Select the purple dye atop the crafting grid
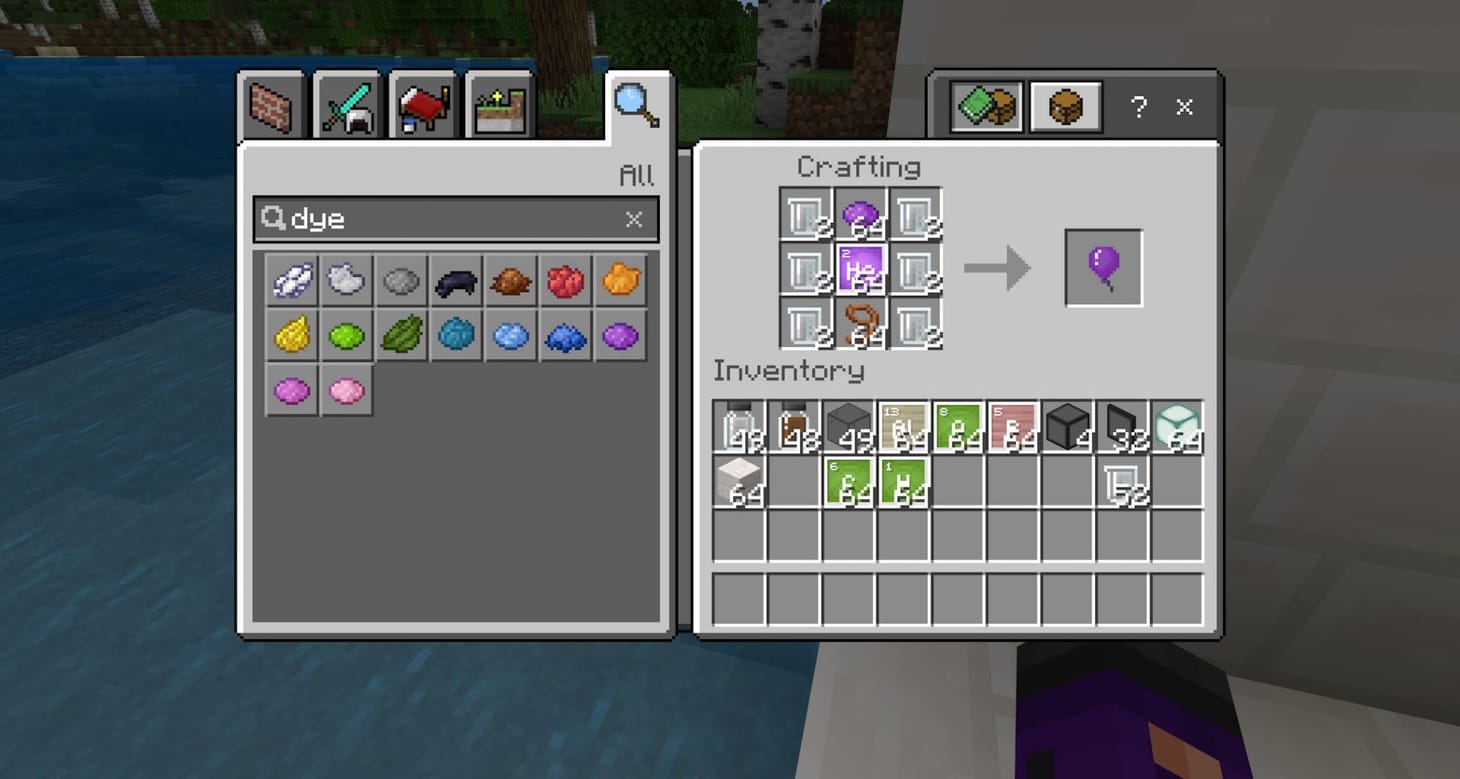This screenshot has width=1460, height=779. pyautogui.click(x=860, y=212)
